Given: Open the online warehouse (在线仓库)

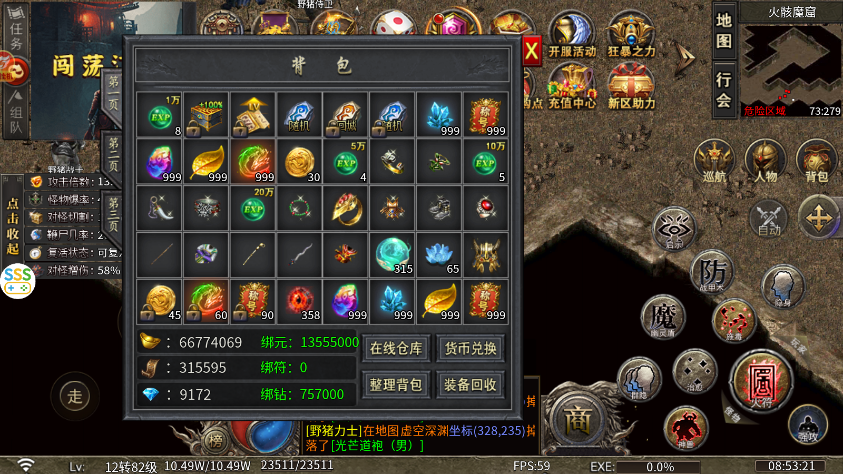Looking at the screenshot, I should pos(396,349).
